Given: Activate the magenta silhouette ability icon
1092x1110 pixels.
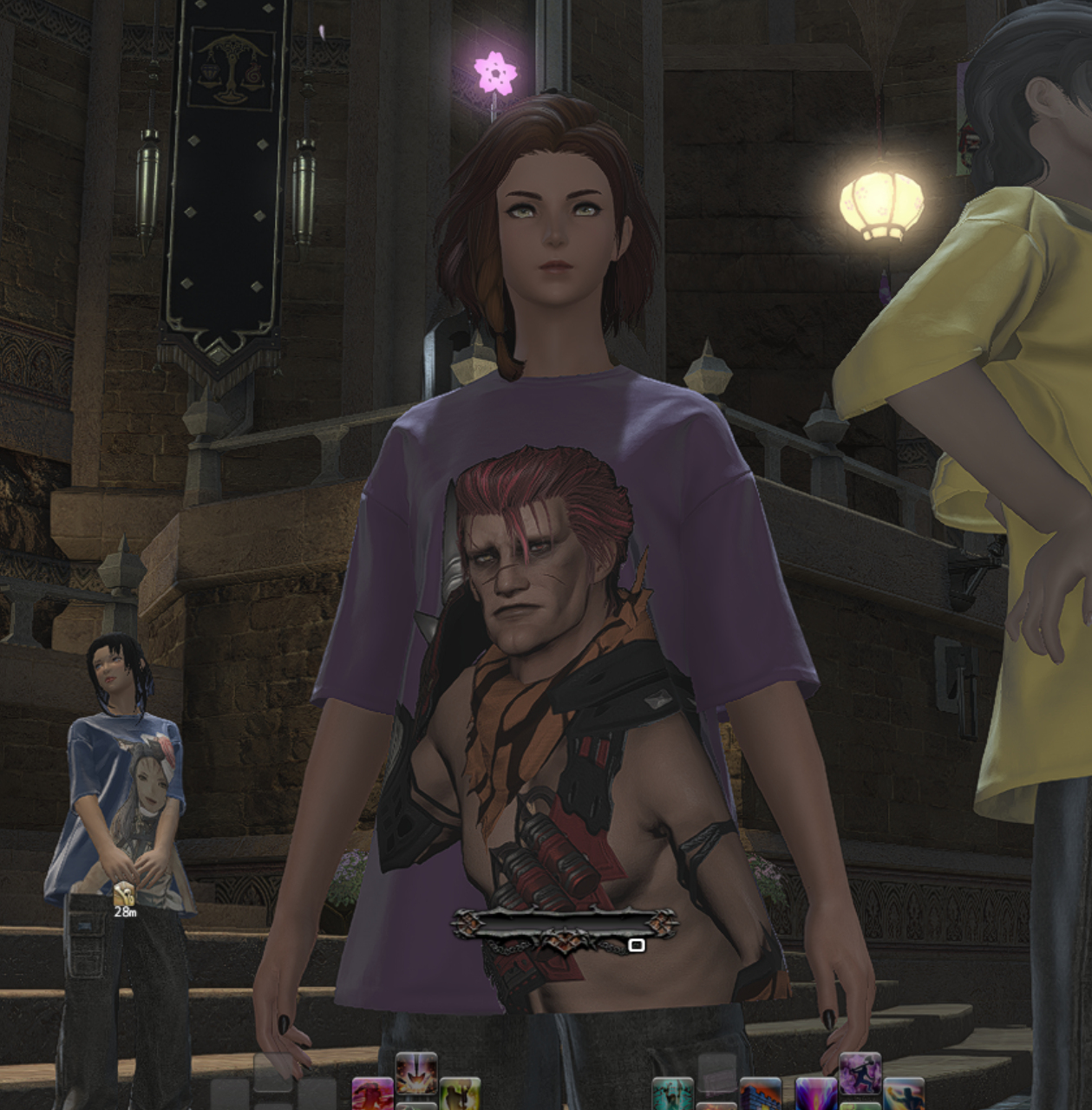Looking at the screenshot, I should click(x=372, y=1094).
